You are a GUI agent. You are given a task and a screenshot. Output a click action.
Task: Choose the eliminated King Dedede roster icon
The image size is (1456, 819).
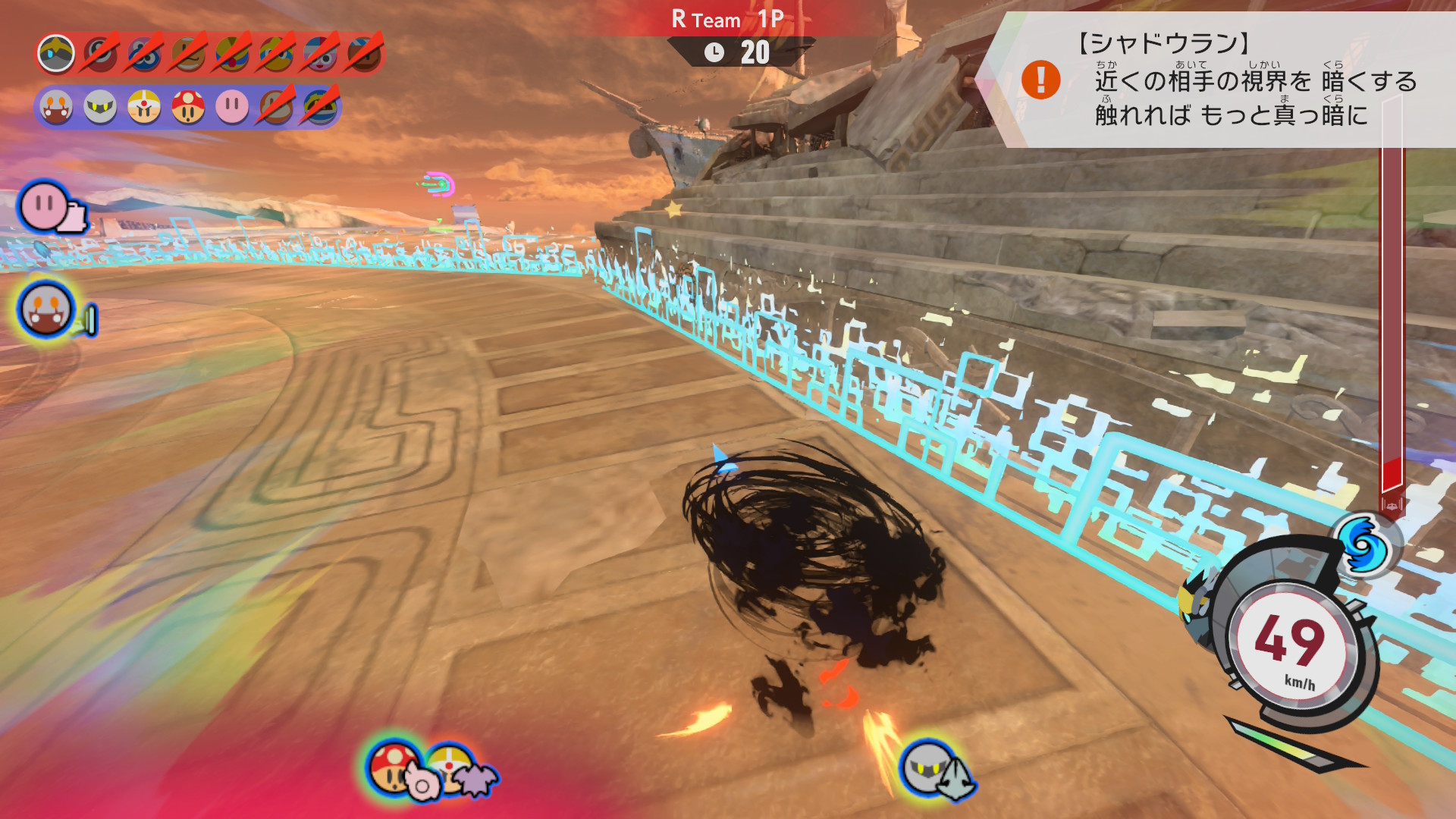(x=232, y=54)
